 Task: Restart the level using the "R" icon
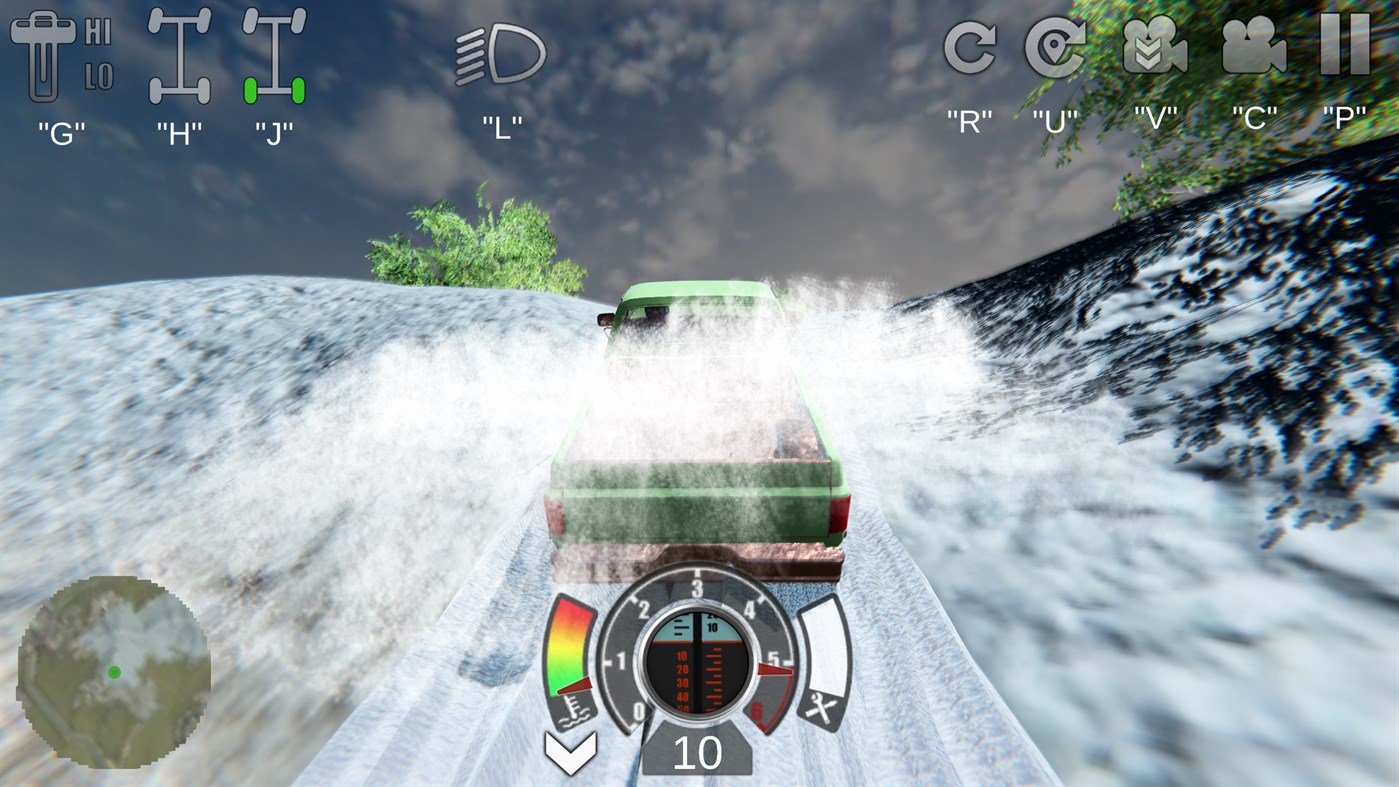(967, 50)
